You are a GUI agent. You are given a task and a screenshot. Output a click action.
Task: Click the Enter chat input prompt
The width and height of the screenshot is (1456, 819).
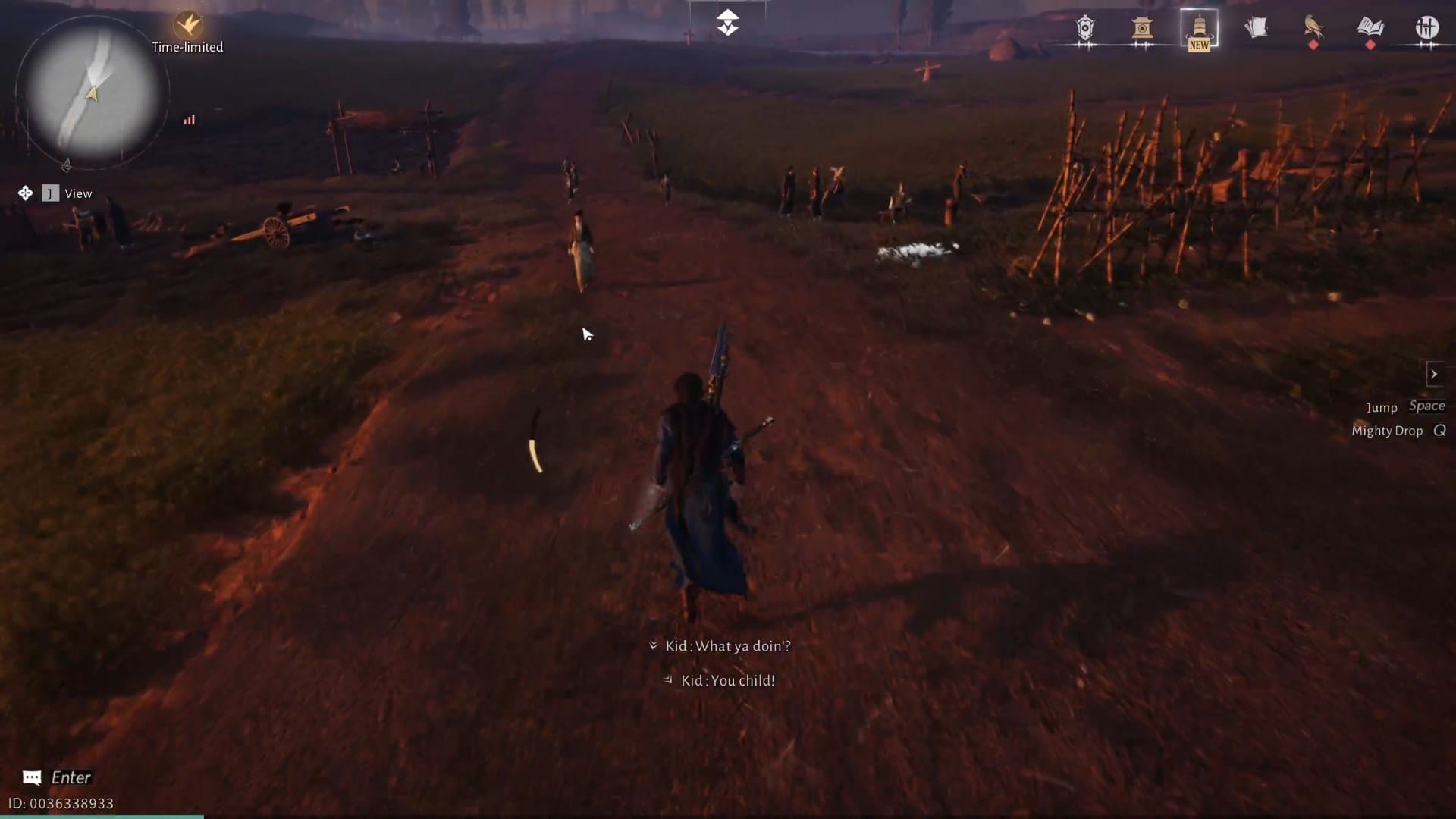point(71,777)
